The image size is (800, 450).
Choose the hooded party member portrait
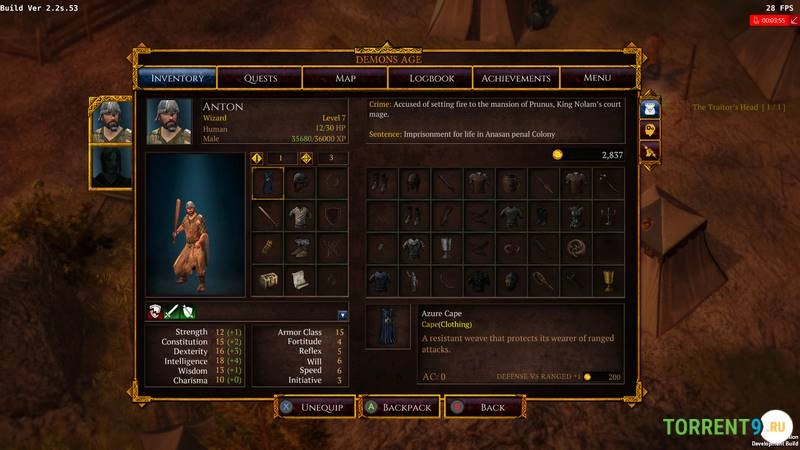[x=111, y=167]
